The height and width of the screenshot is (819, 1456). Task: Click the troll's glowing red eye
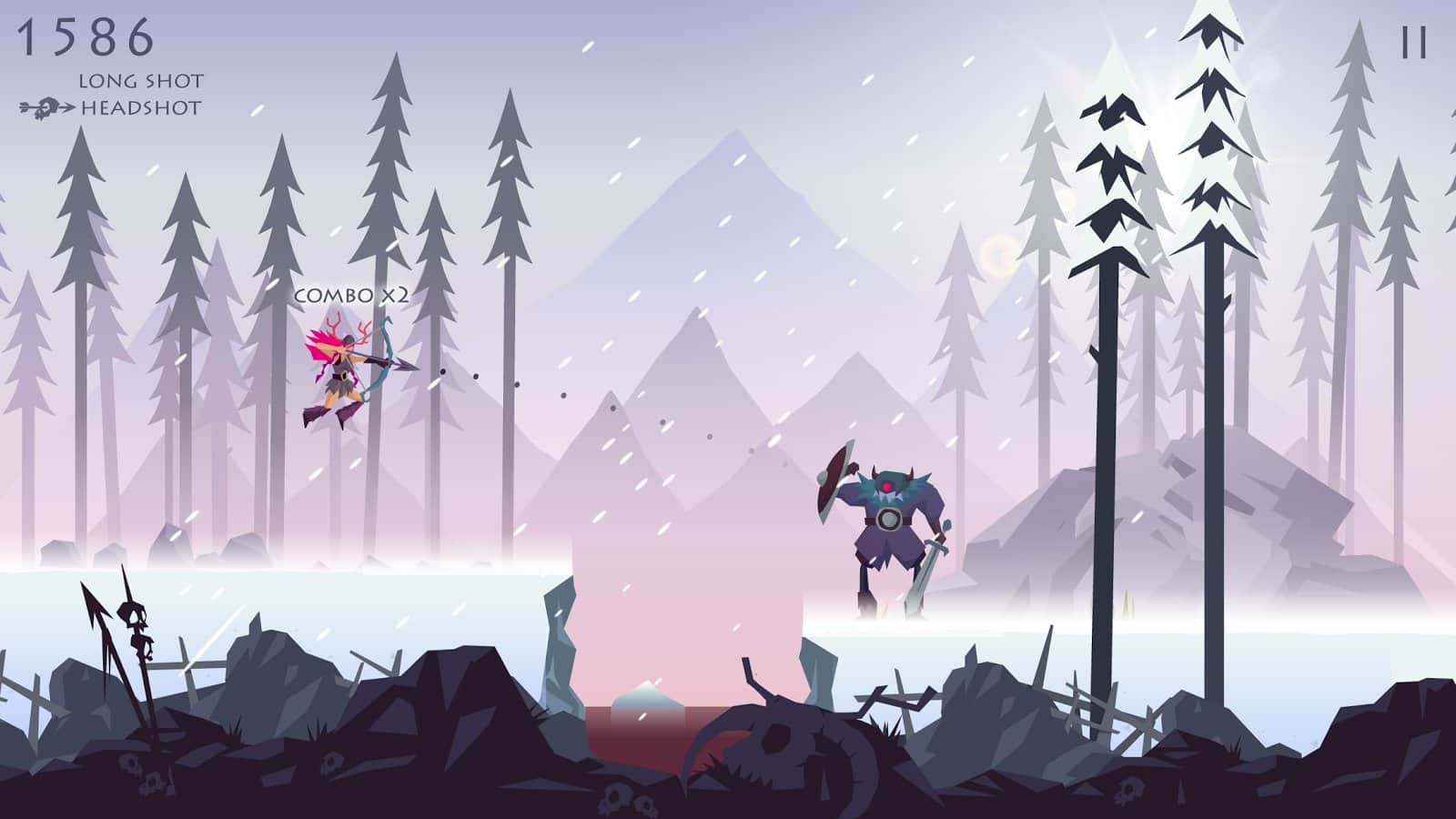[886, 486]
